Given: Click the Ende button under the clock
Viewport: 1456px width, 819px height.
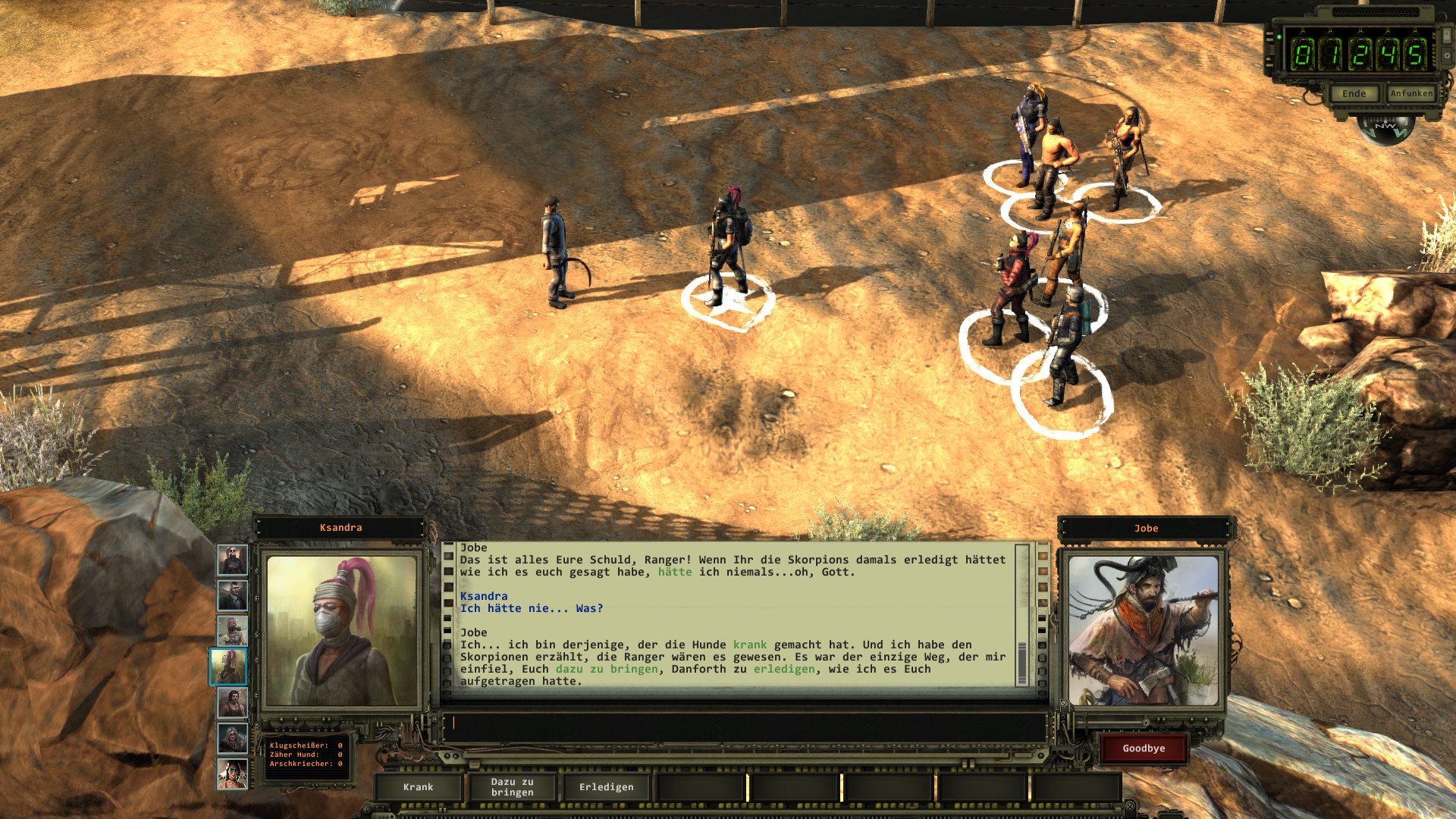Looking at the screenshot, I should tap(1354, 94).
